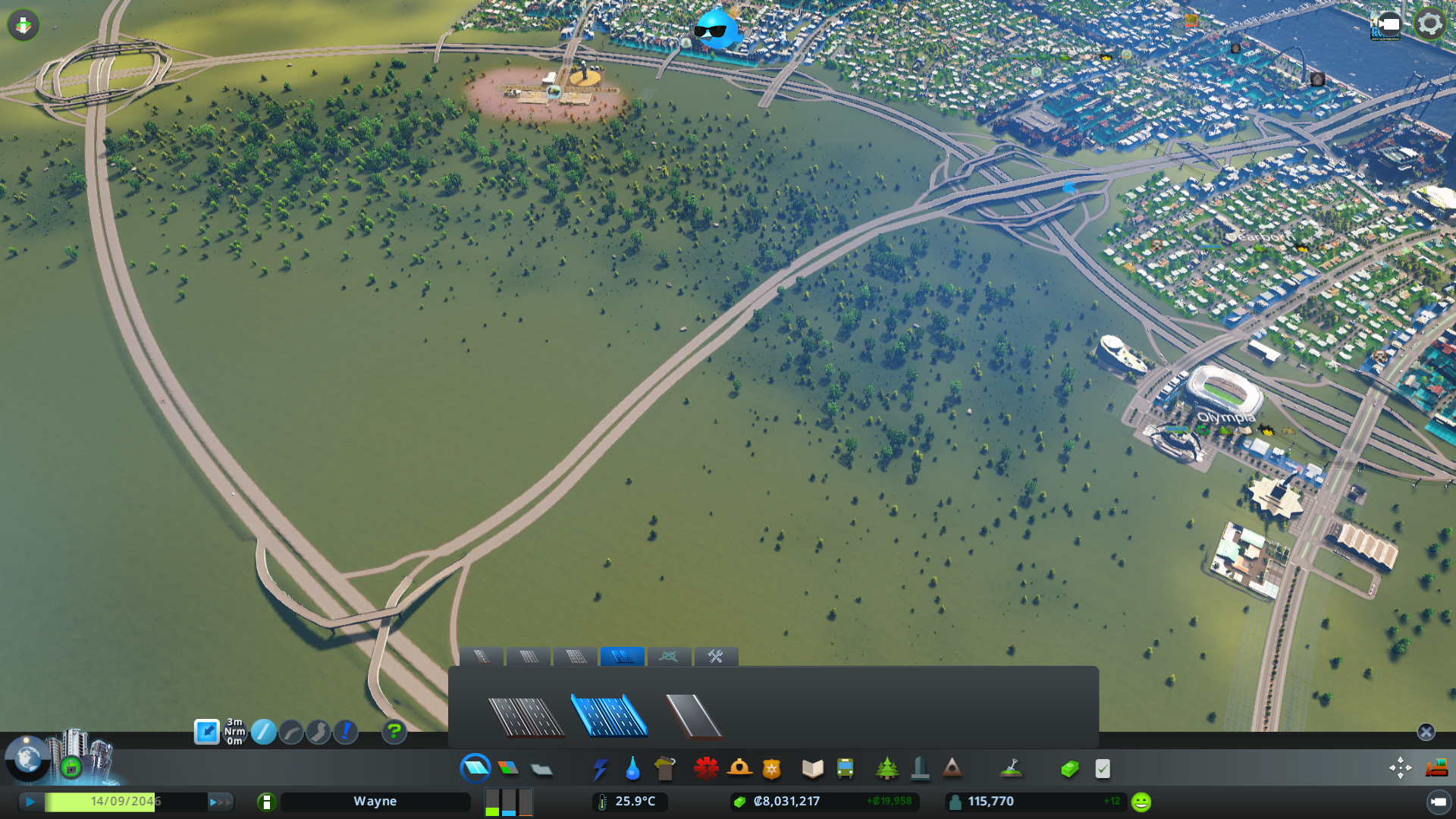The image size is (1456, 819).
Task: Click the Wayne city name display
Action: 376,801
